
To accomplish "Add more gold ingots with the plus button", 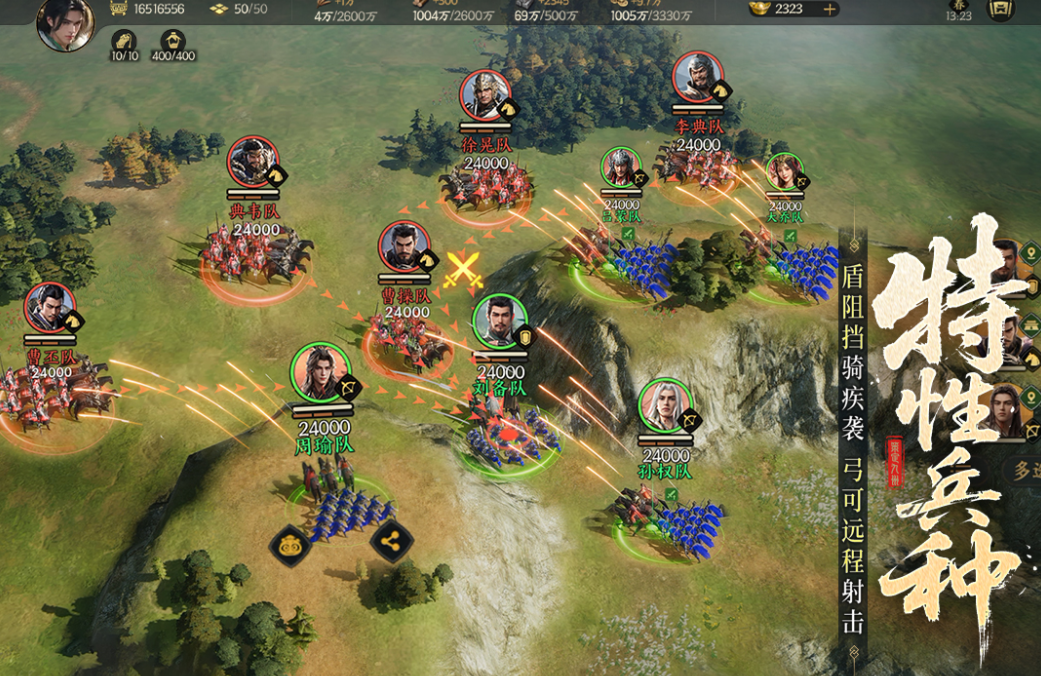I will coord(829,9).
